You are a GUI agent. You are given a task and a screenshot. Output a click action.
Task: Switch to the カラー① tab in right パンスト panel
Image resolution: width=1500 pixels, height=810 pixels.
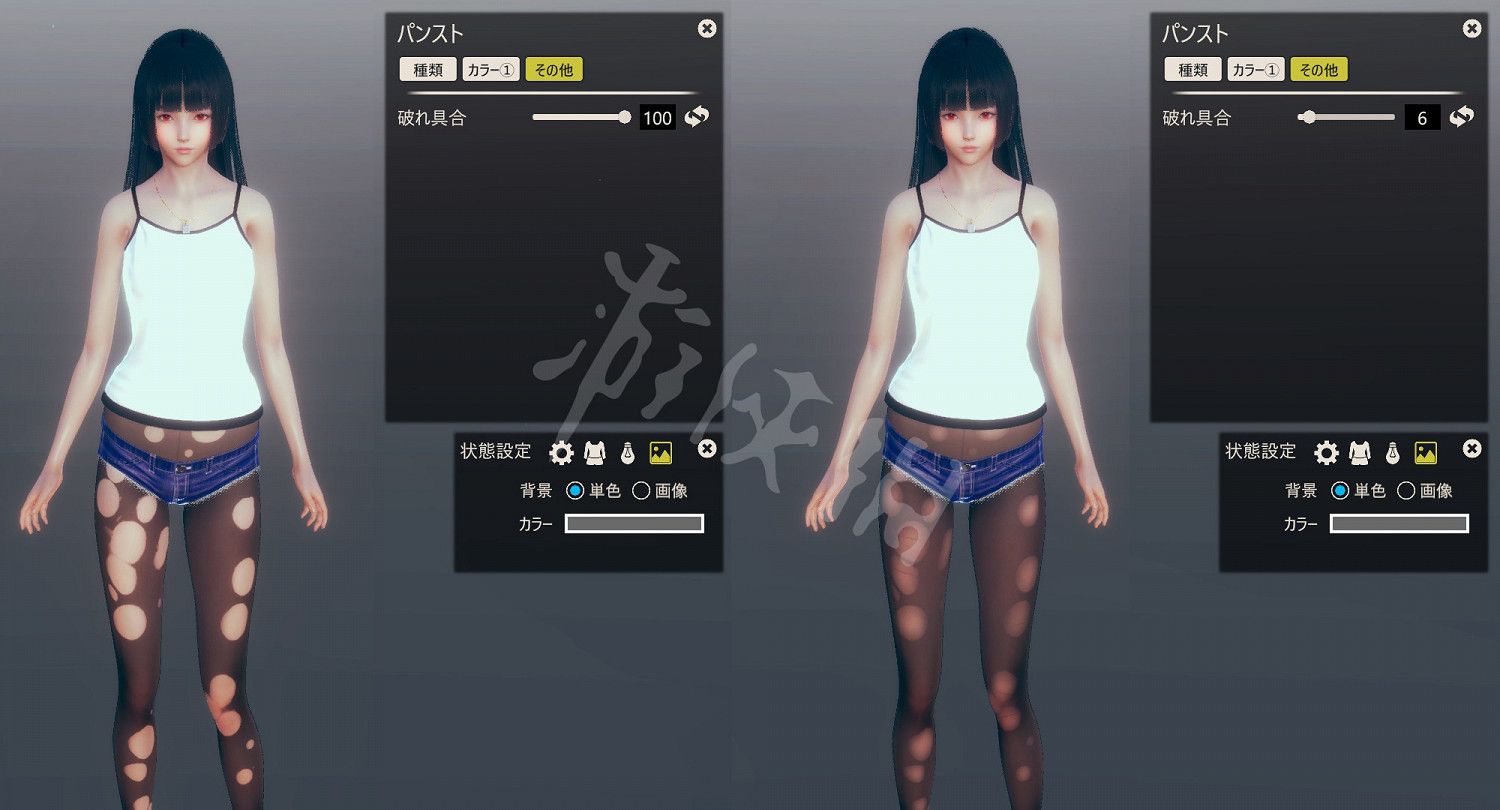[1256, 69]
